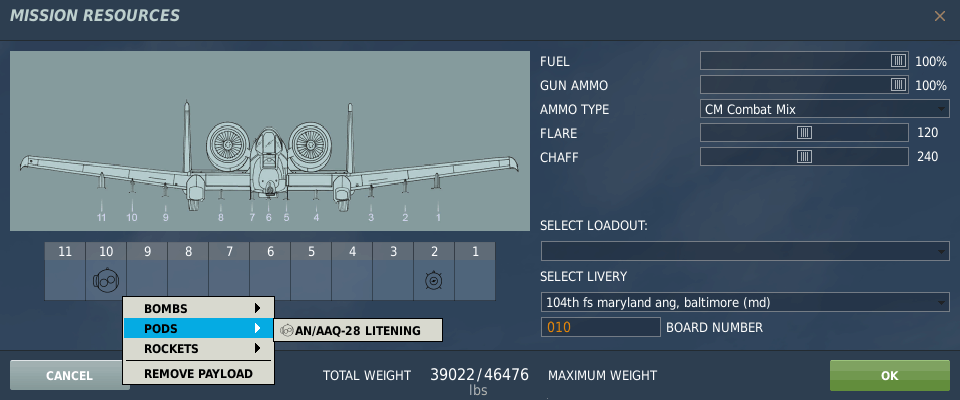Pick the AN/AAQ-28 LITENING pod

coord(358,331)
